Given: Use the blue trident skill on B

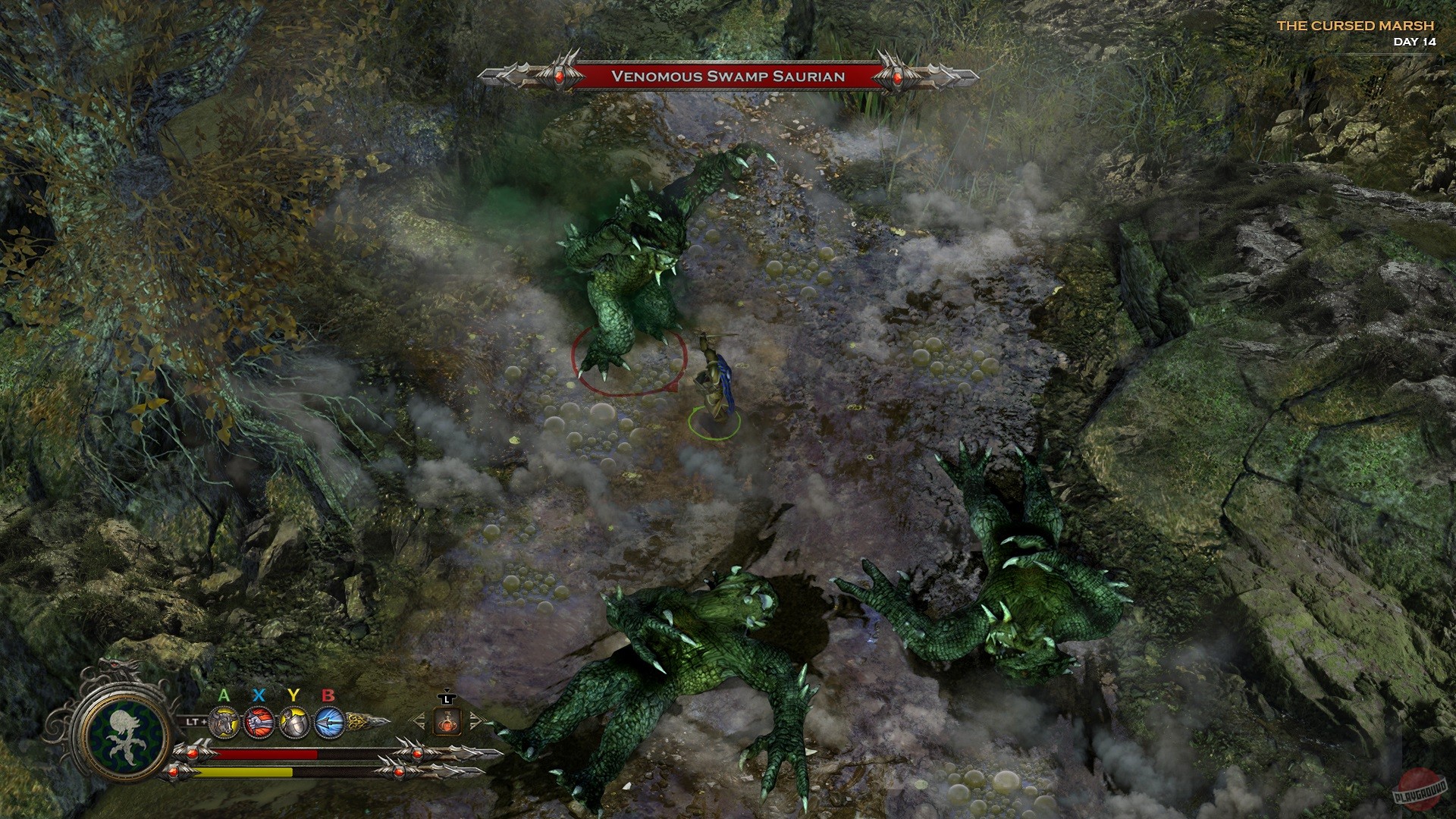Looking at the screenshot, I should pyautogui.click(x=328, y=722).
